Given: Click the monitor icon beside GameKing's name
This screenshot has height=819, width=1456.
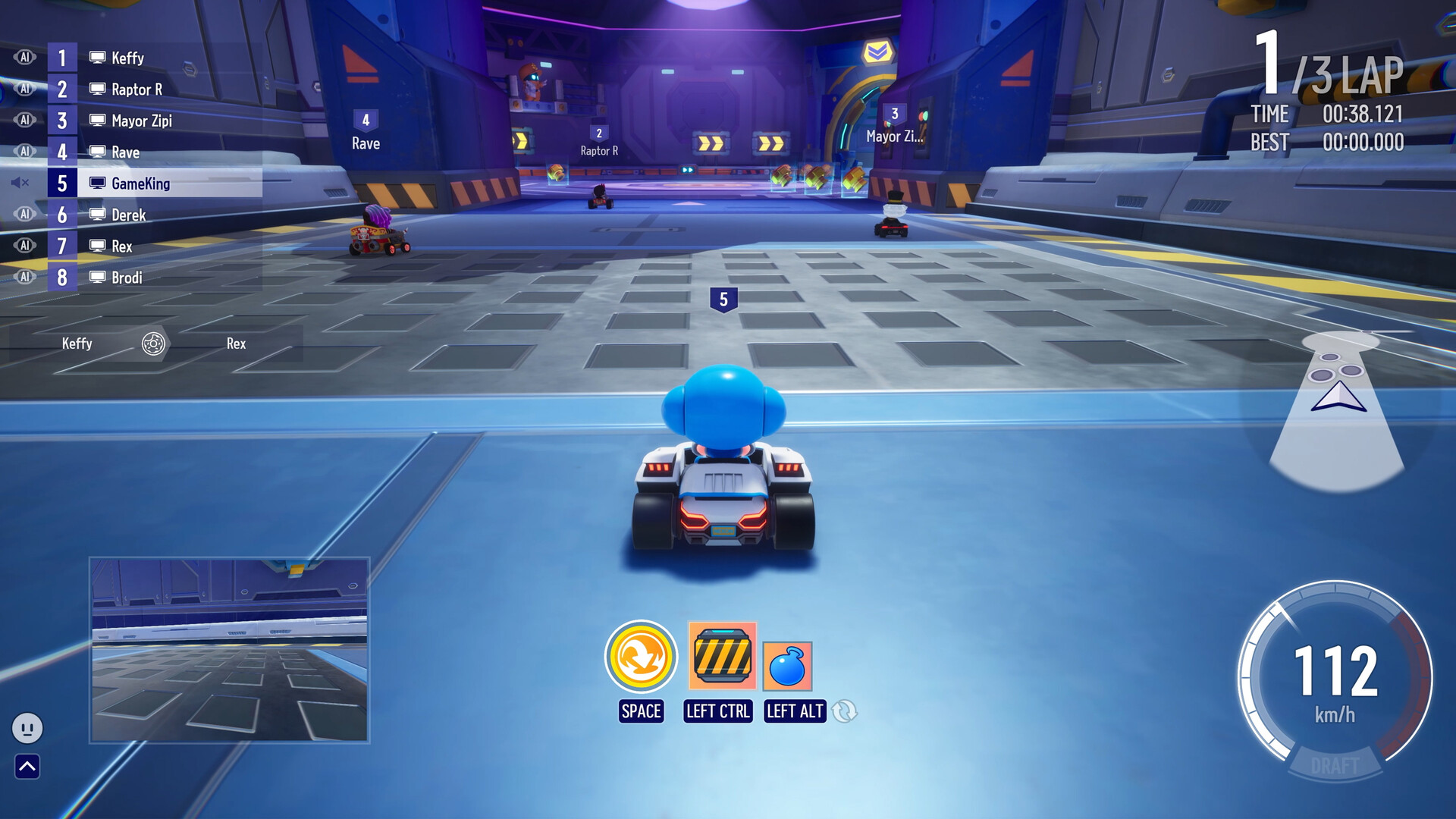Looking at the screenshot, I should coord(96,182).
